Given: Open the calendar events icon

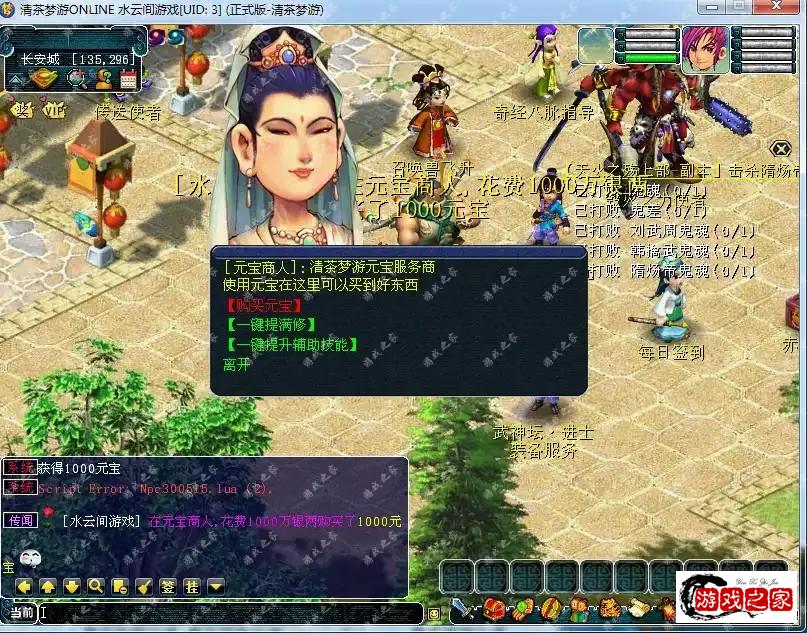Looking at the screenshot, I should (128, 78).
